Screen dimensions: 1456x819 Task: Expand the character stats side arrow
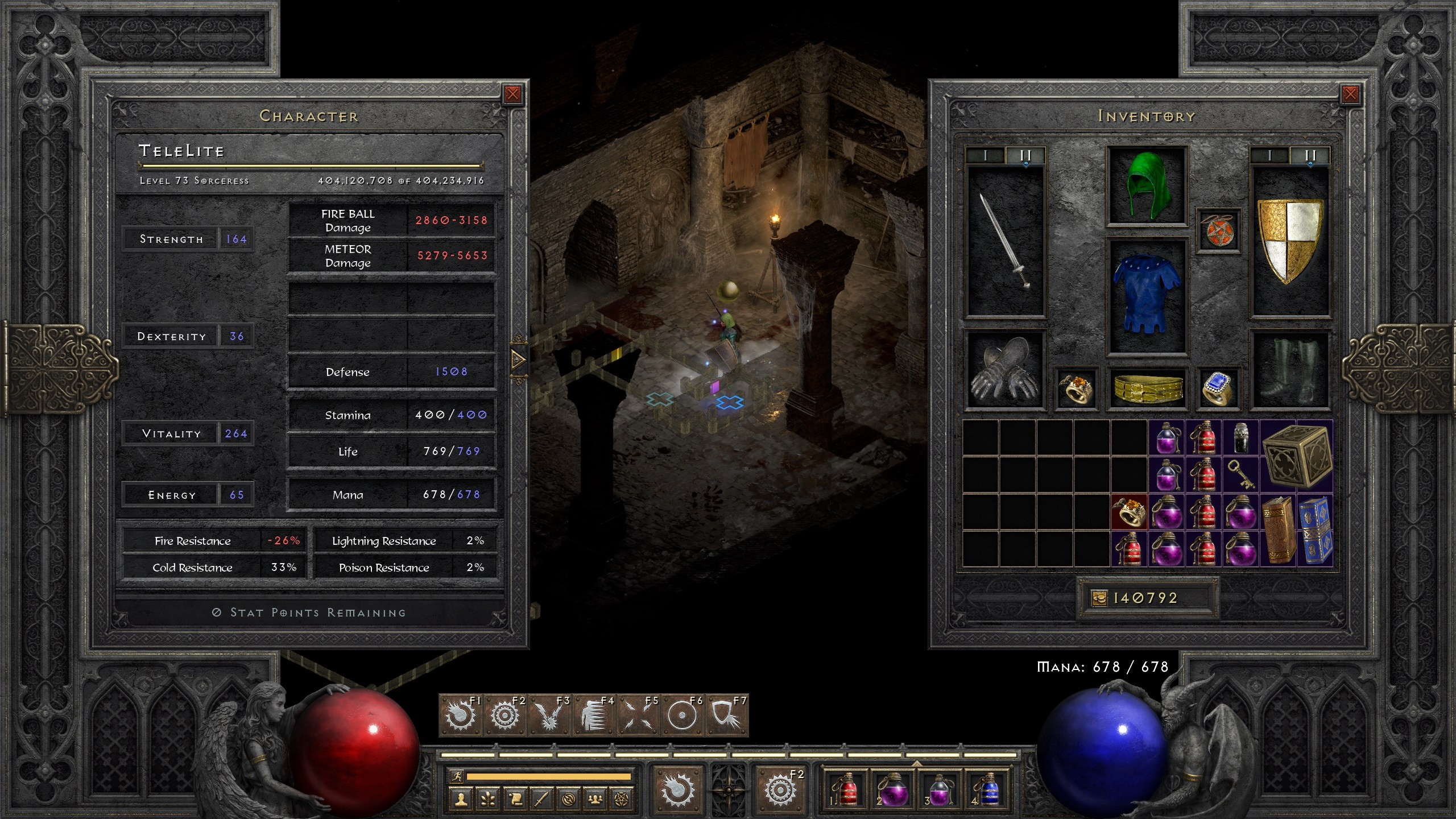519,359
